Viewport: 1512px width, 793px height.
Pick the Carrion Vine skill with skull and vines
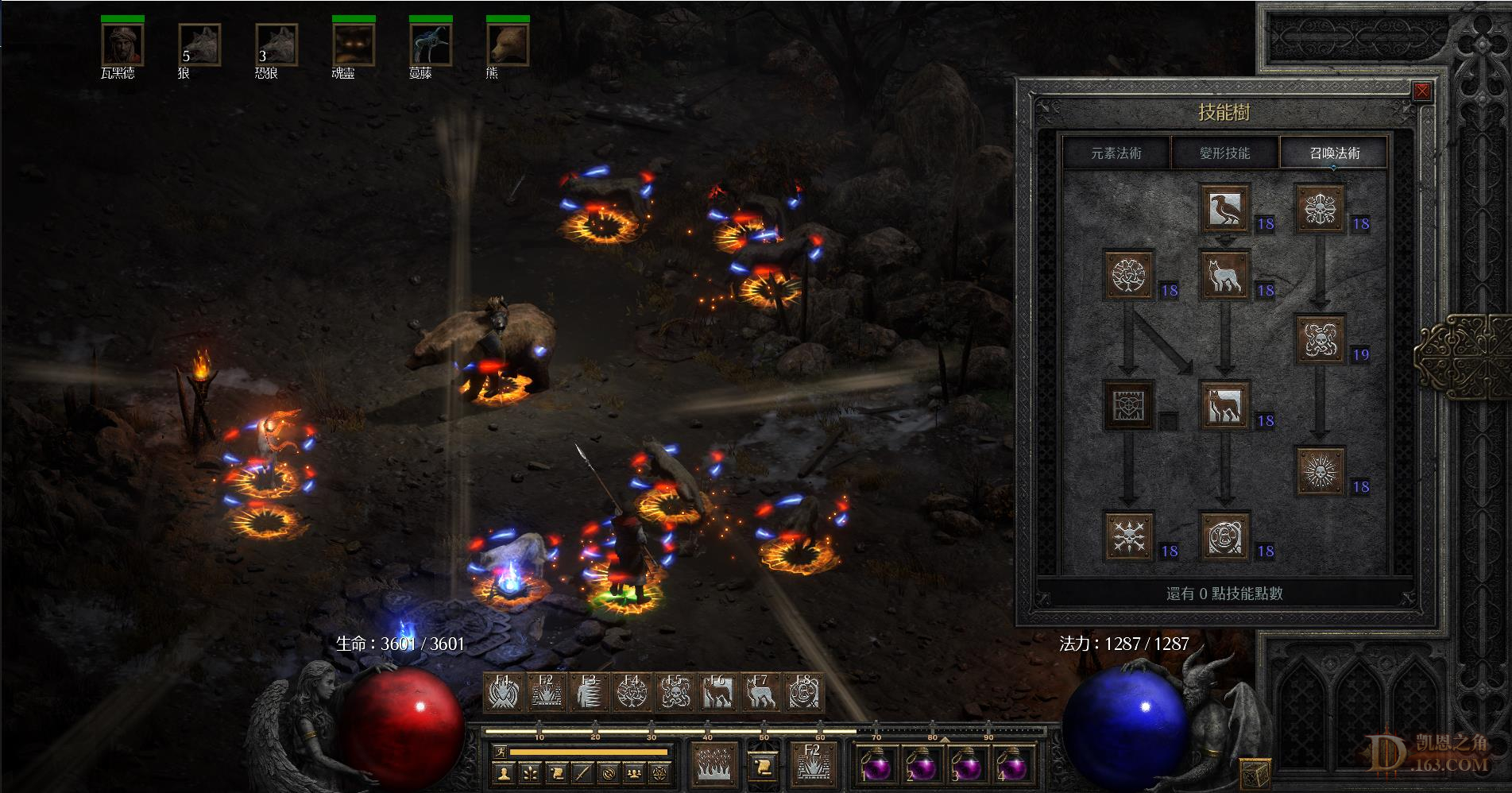click(x=1321, y=339)
